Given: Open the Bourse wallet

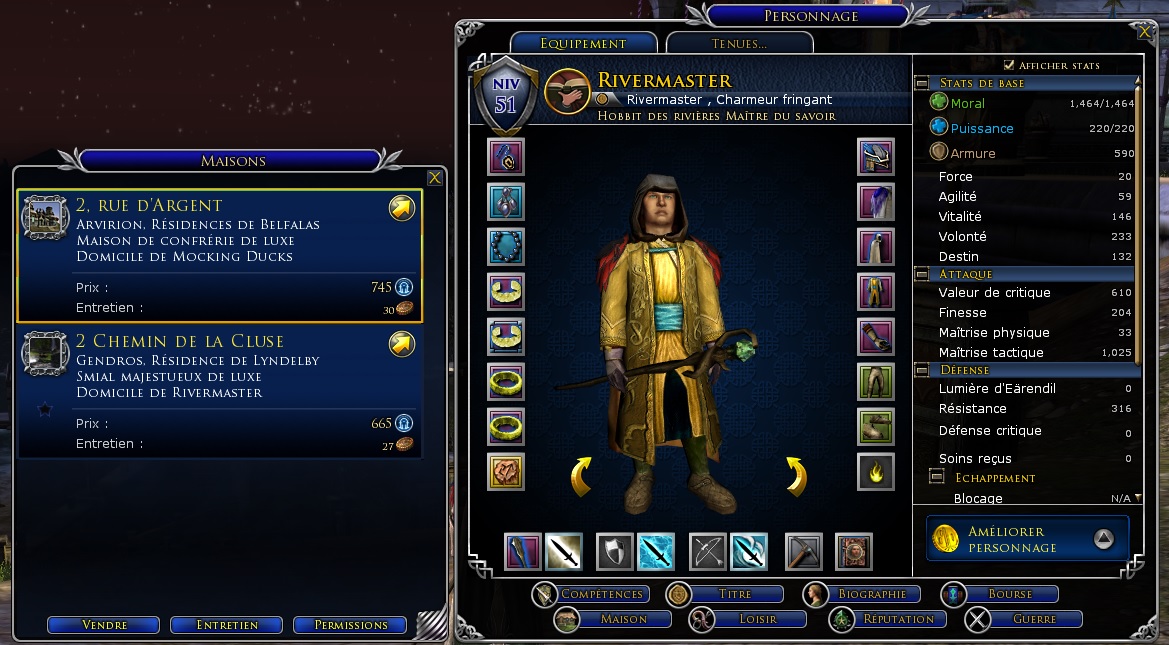Looking at the screenshot, I should [1010, 594].
